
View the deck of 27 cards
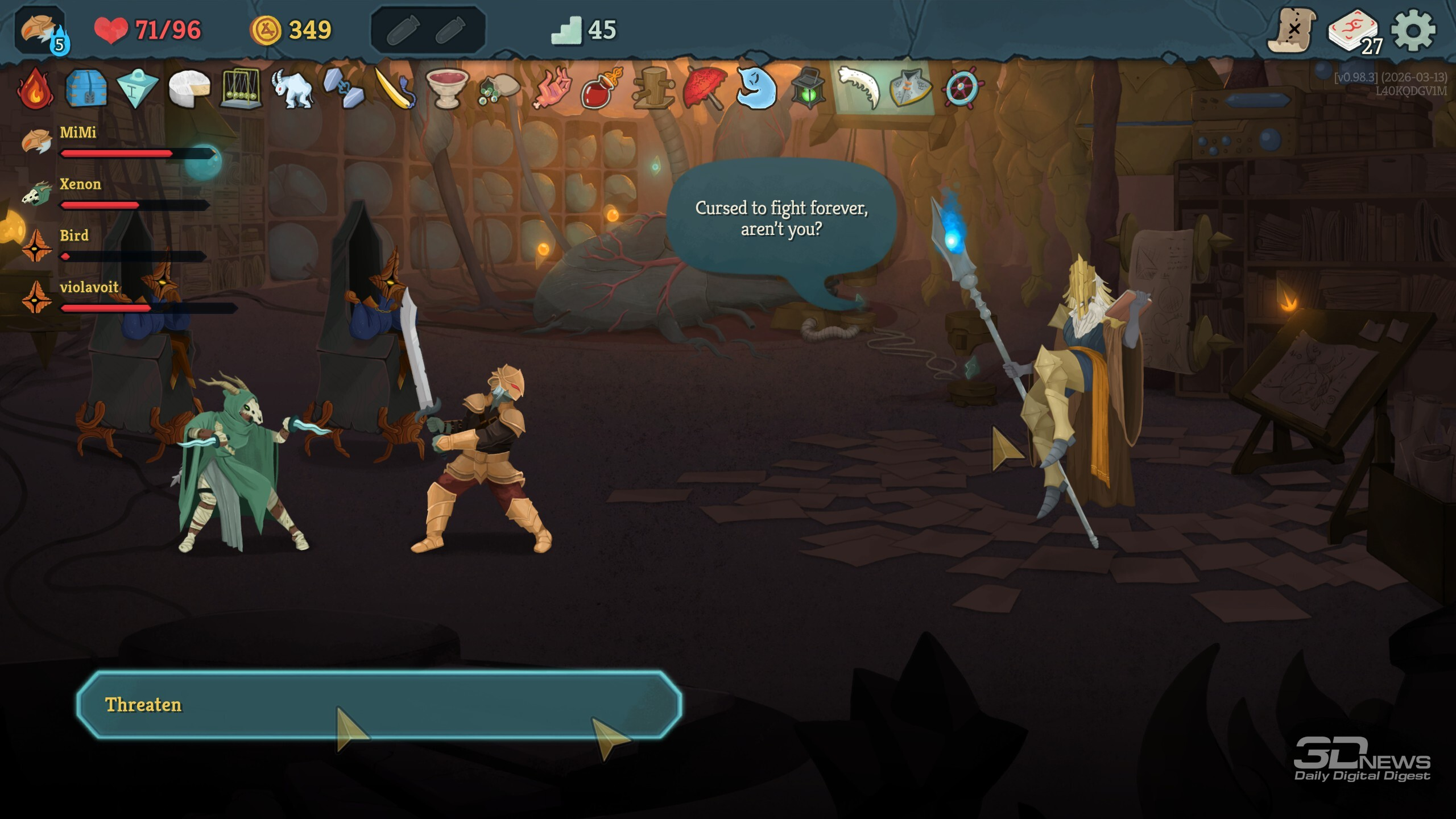[x=1354, y=31]
